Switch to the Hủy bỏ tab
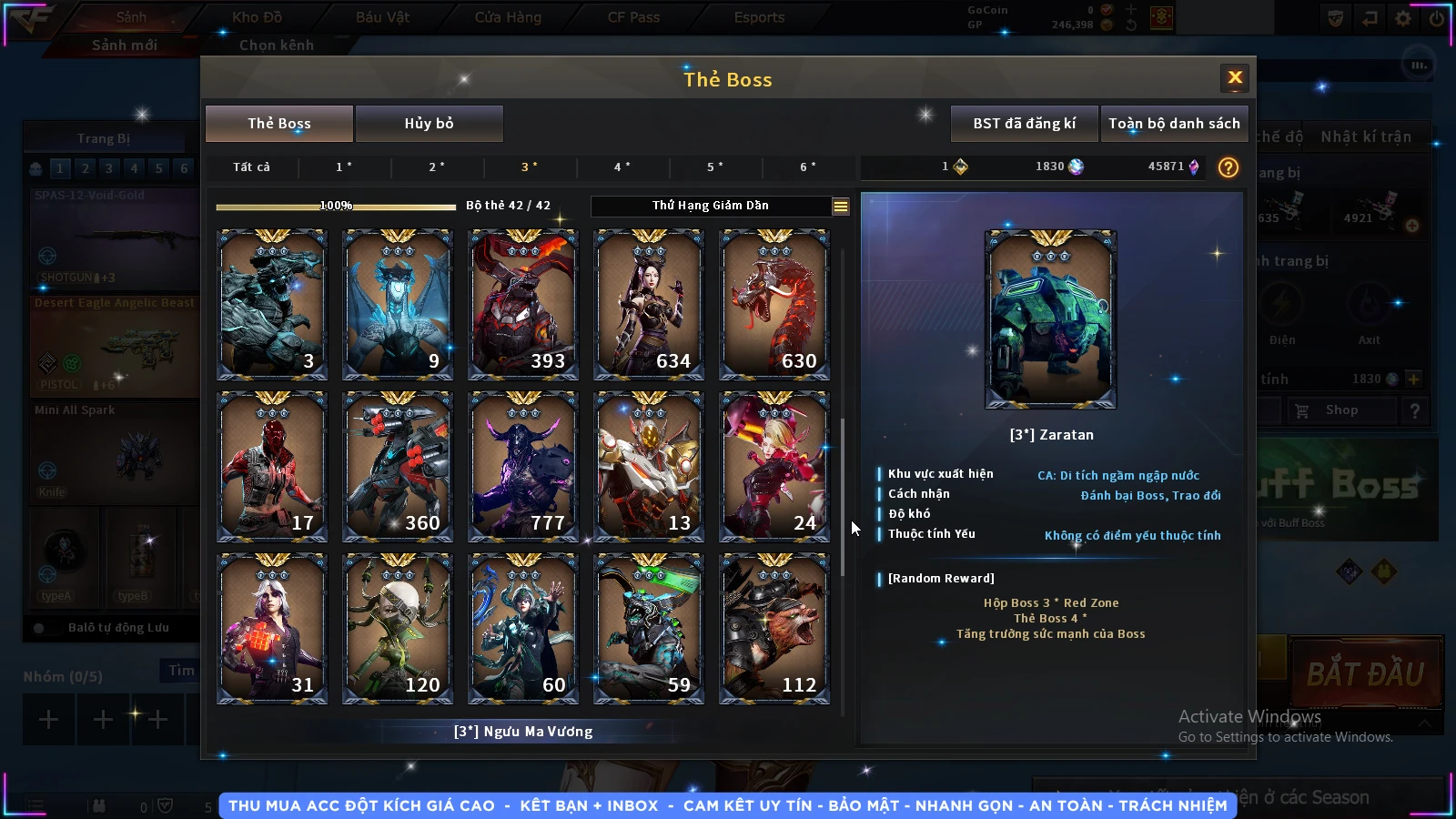Viewport: 1456px width, 819px height. click(429, 124)
